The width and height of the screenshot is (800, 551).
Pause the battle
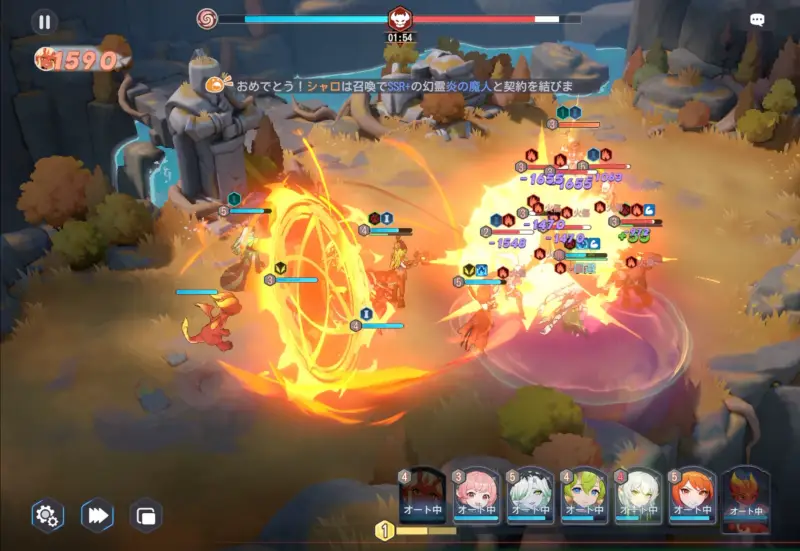point(44,21)
